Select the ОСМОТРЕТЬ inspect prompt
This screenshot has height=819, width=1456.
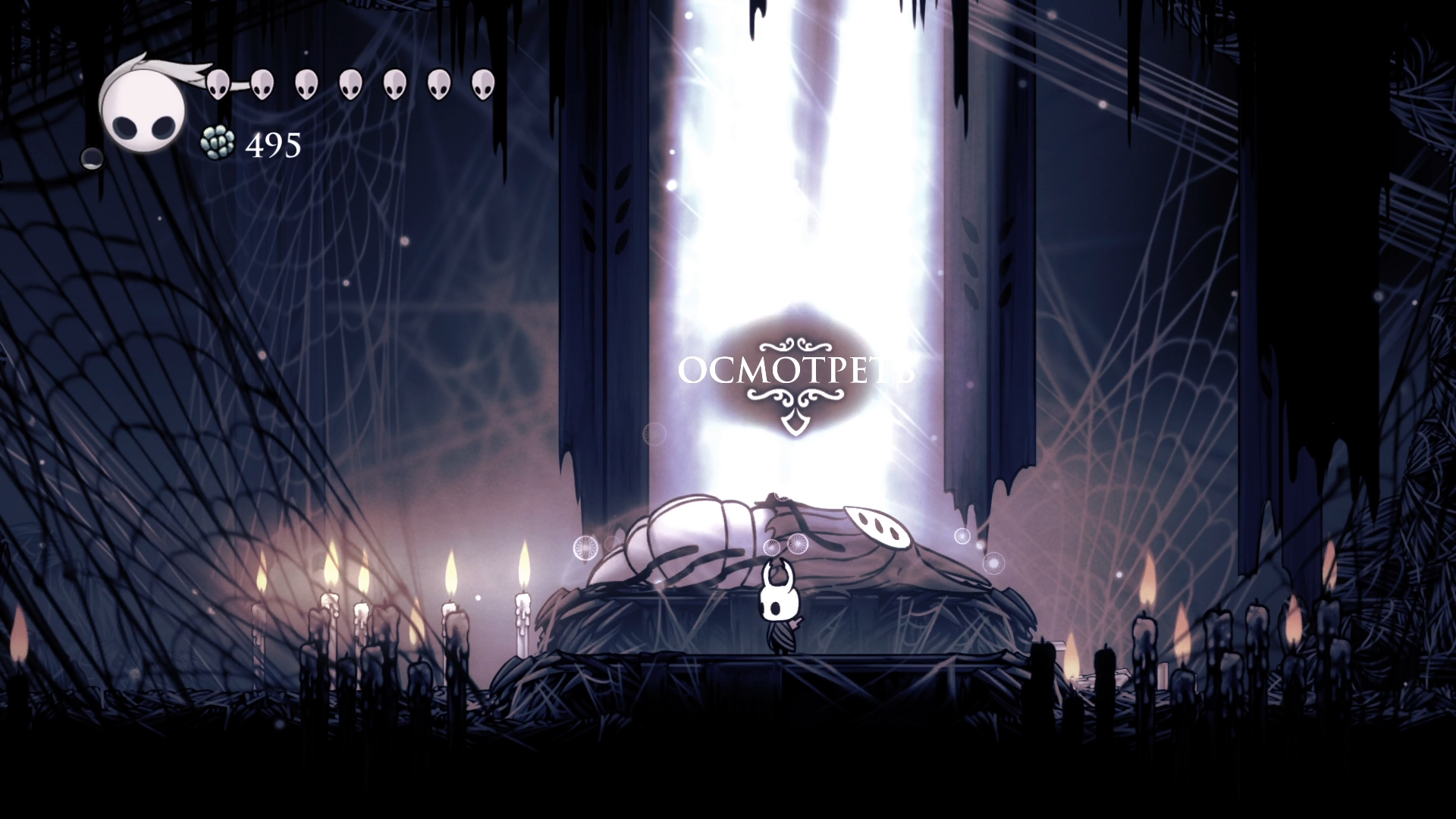pos(795,371)
